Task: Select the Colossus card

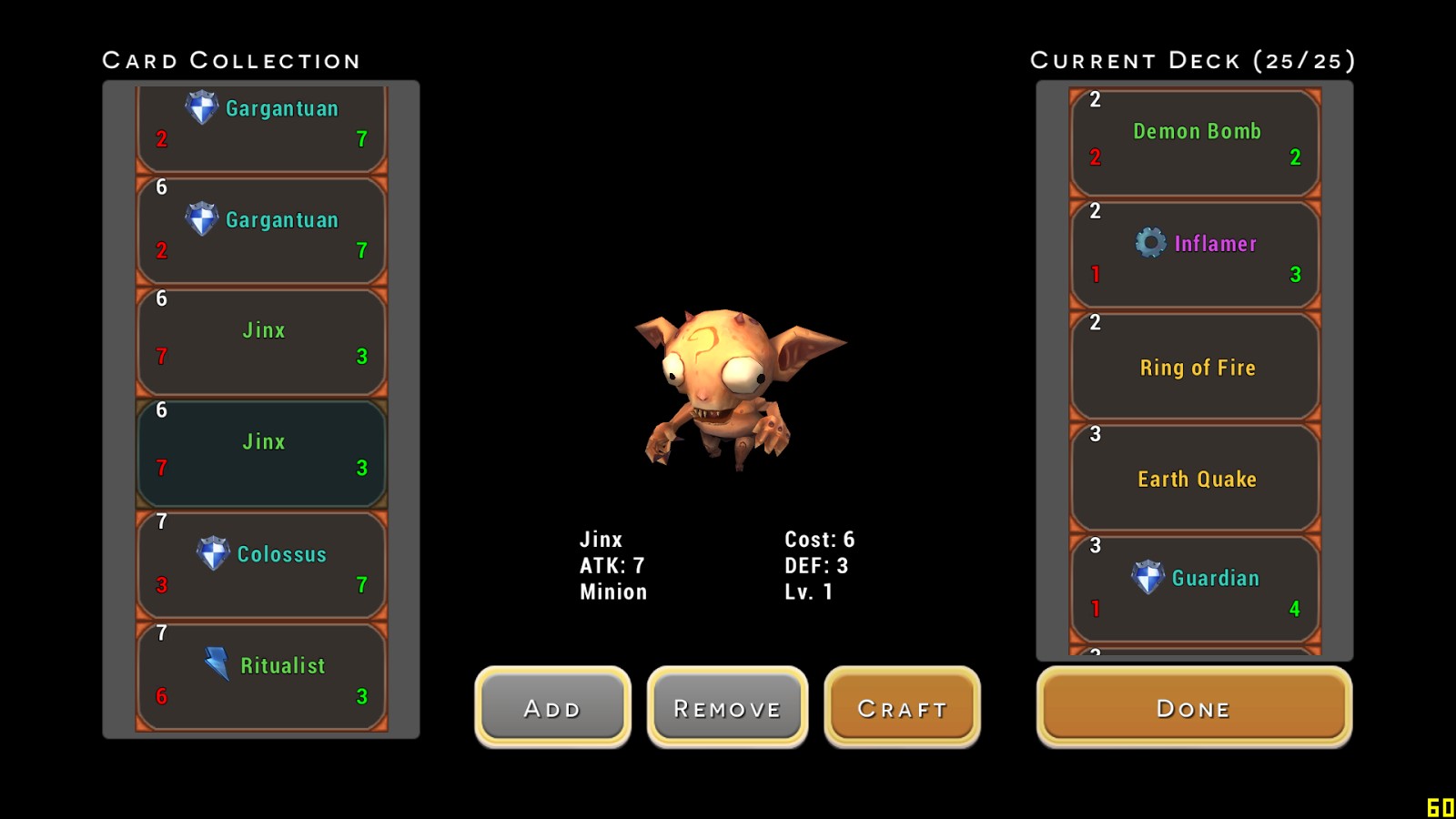Action: (x=262, y=565)
